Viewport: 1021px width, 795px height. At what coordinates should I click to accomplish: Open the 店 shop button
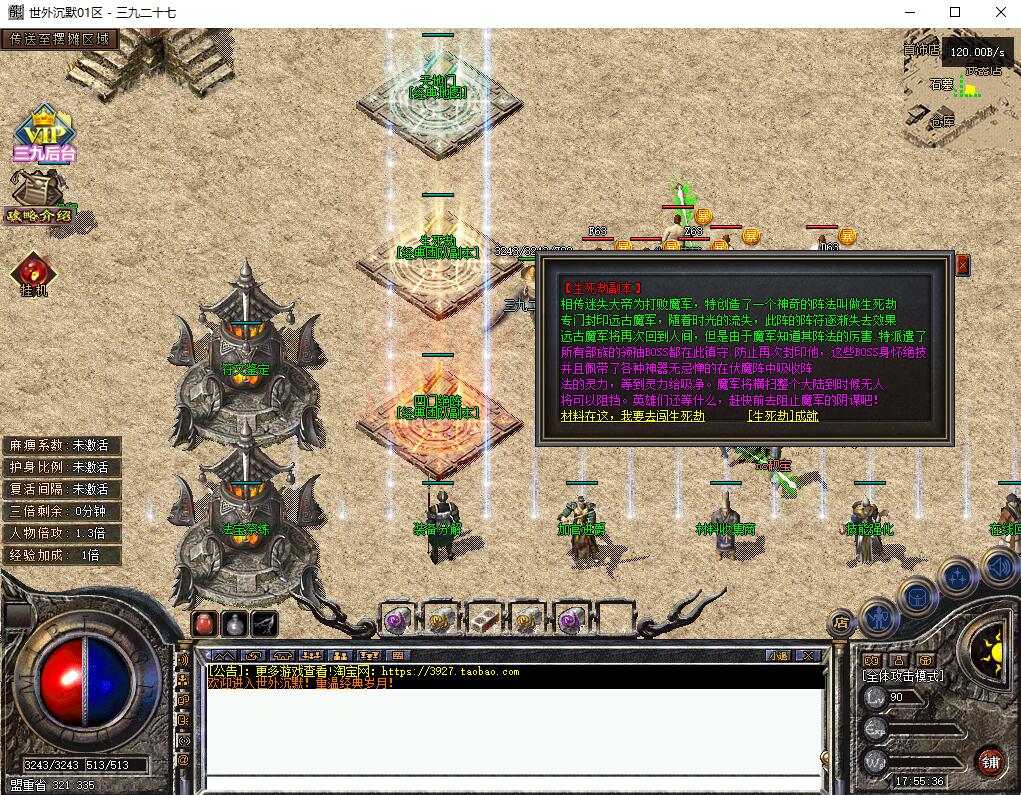click(x=841, y=623)
